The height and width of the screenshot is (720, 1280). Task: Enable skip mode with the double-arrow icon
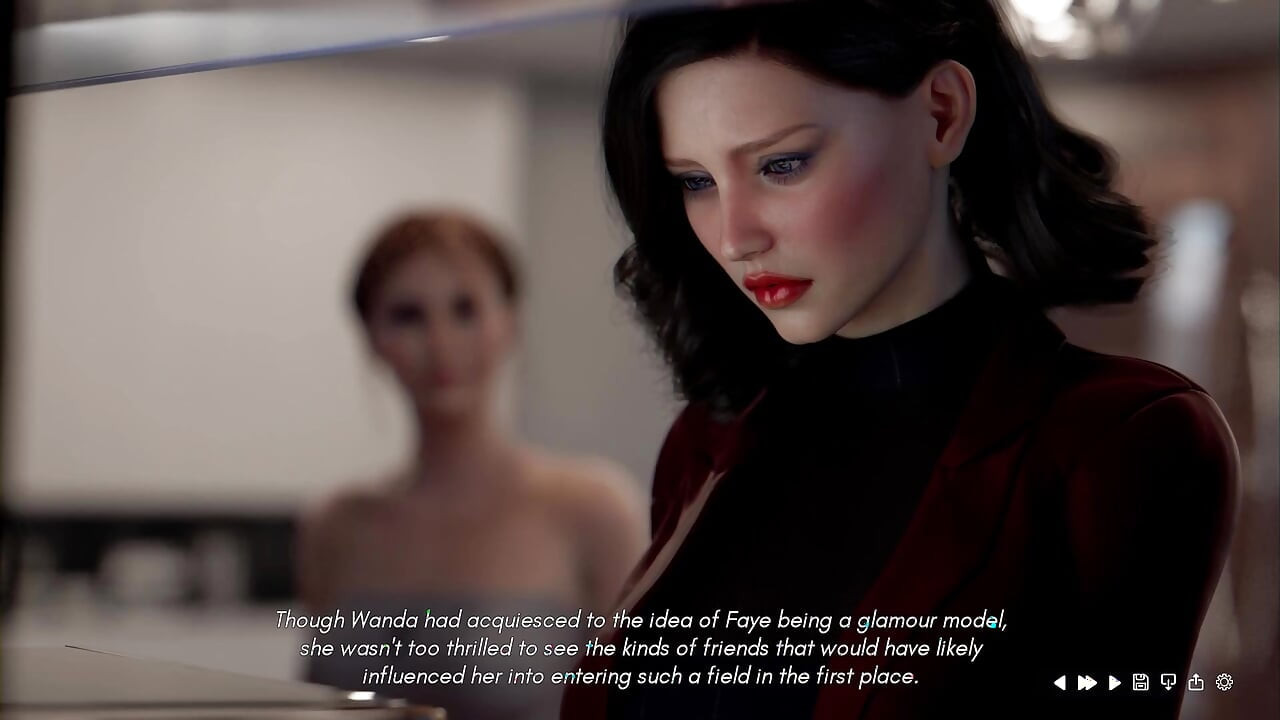1088,682
